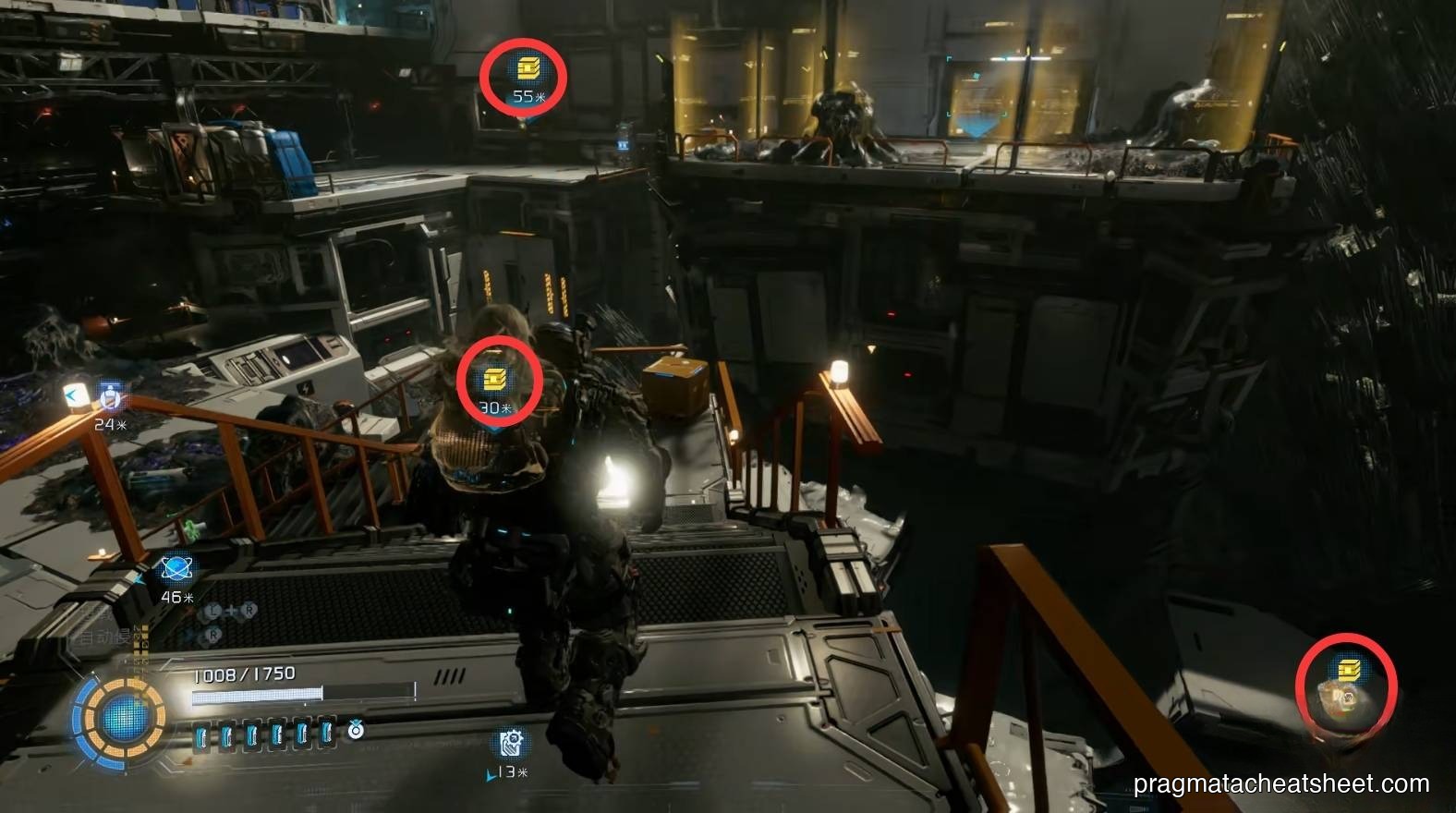The height and width of the screenshot is (813, 1456).
Task: Click the gold crate marker without a distance
Action: (1349, 669)
